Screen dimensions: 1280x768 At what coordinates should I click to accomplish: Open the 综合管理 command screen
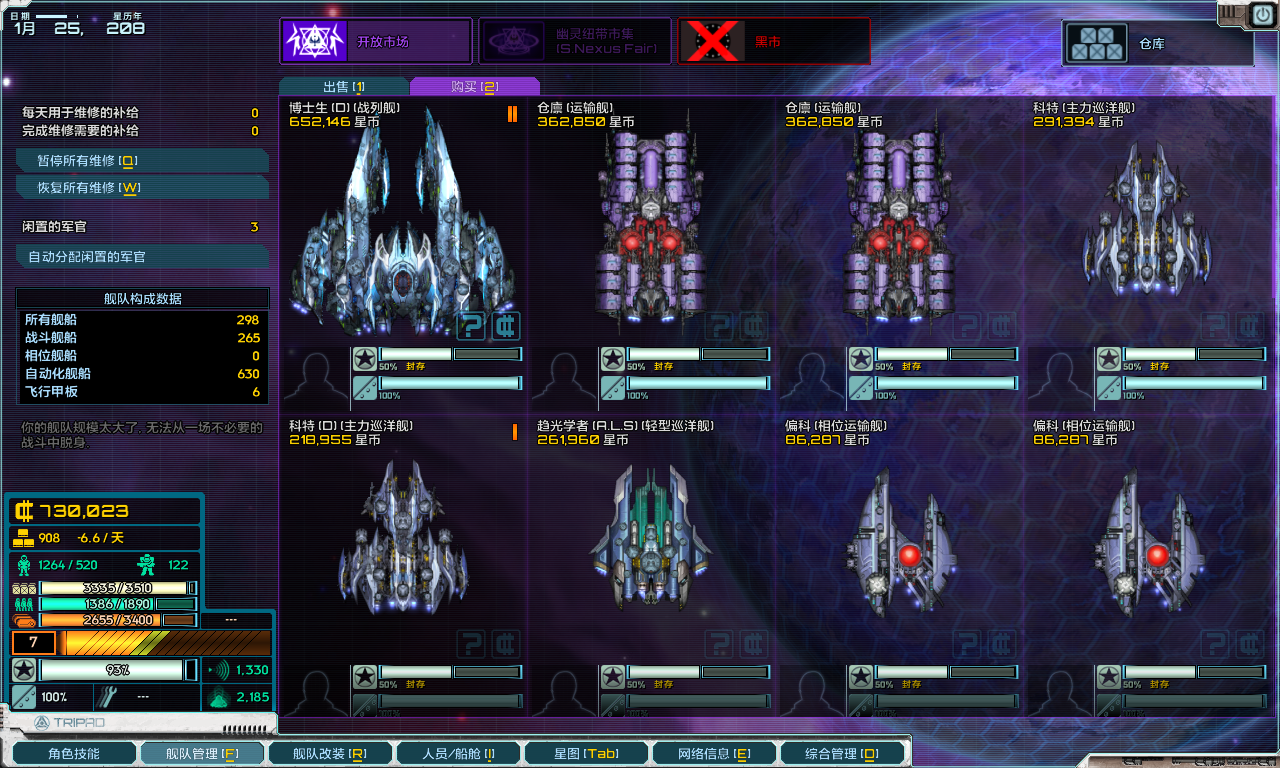[x=841, y=753]
